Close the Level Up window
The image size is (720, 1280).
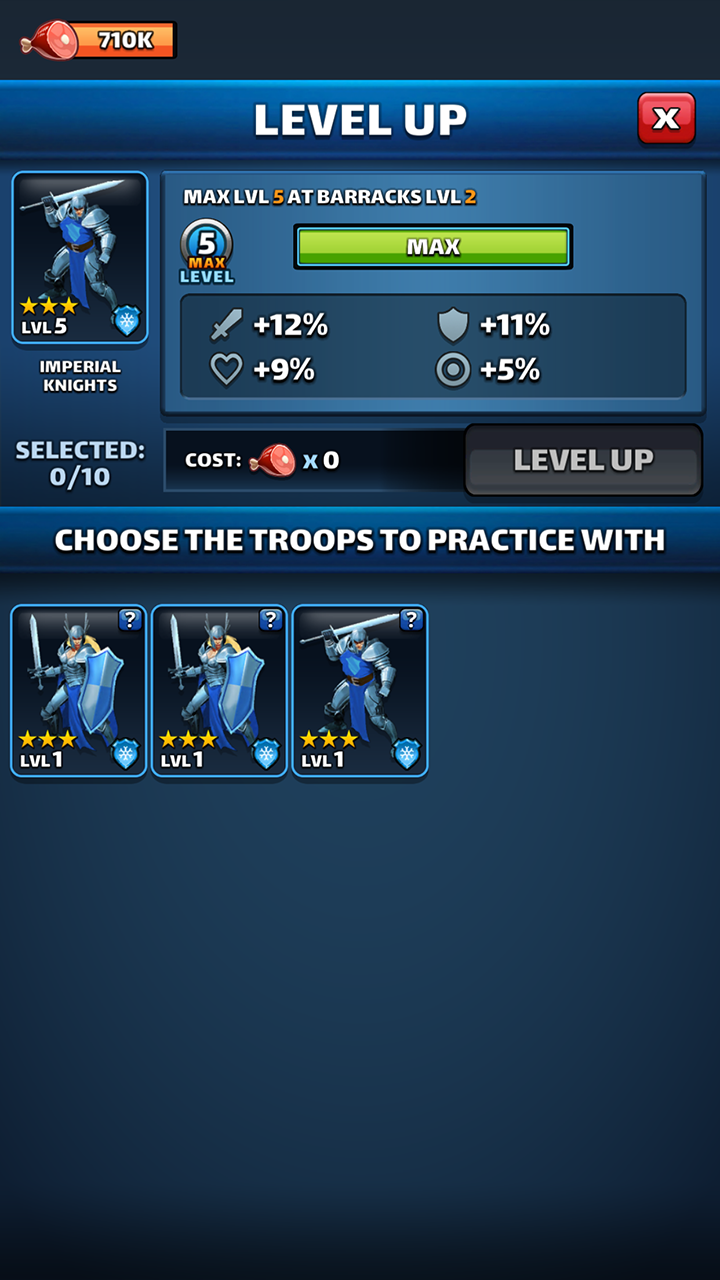pos(666,119)
